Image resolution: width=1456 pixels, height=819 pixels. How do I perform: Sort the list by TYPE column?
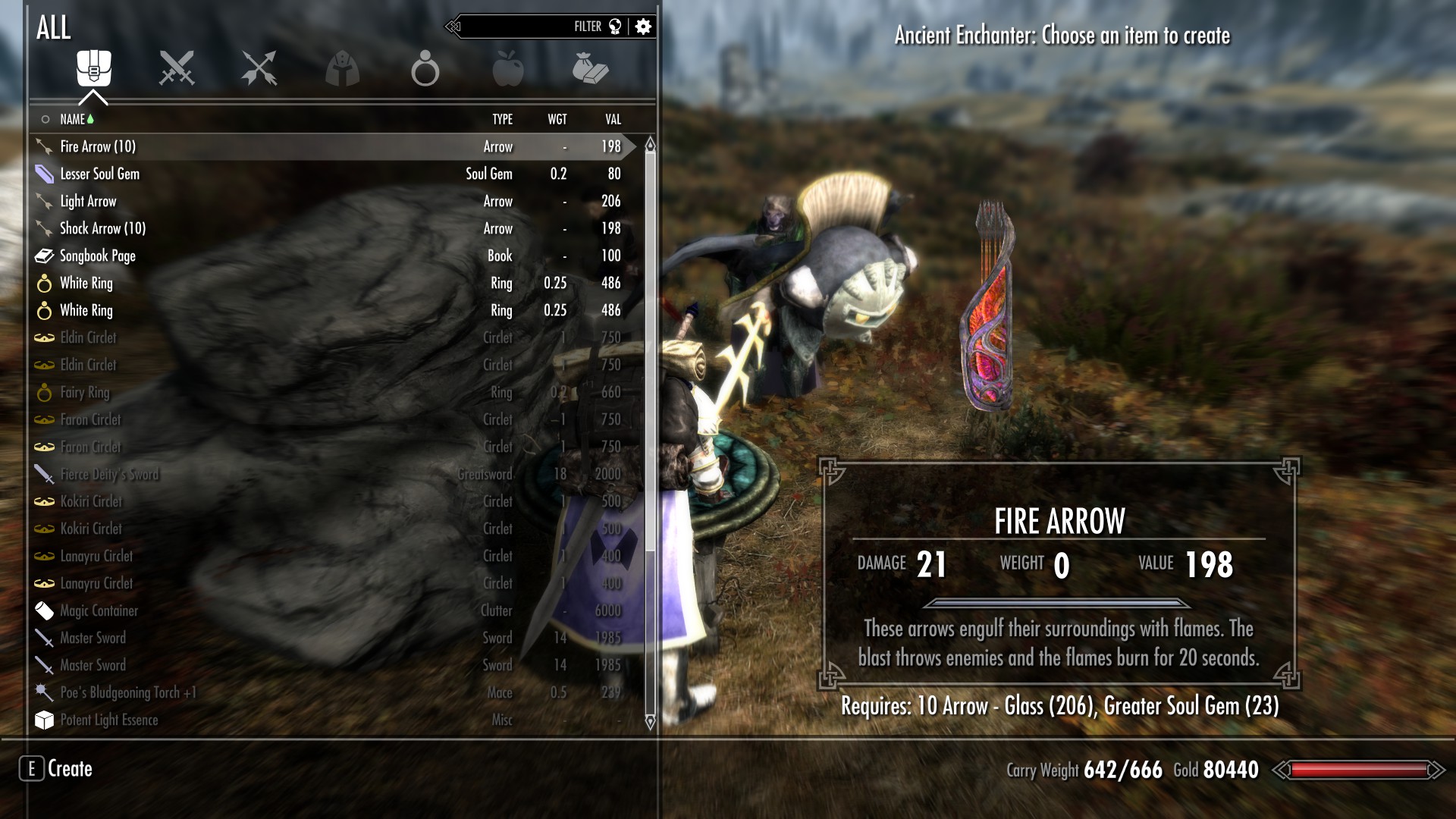point(502,119)
